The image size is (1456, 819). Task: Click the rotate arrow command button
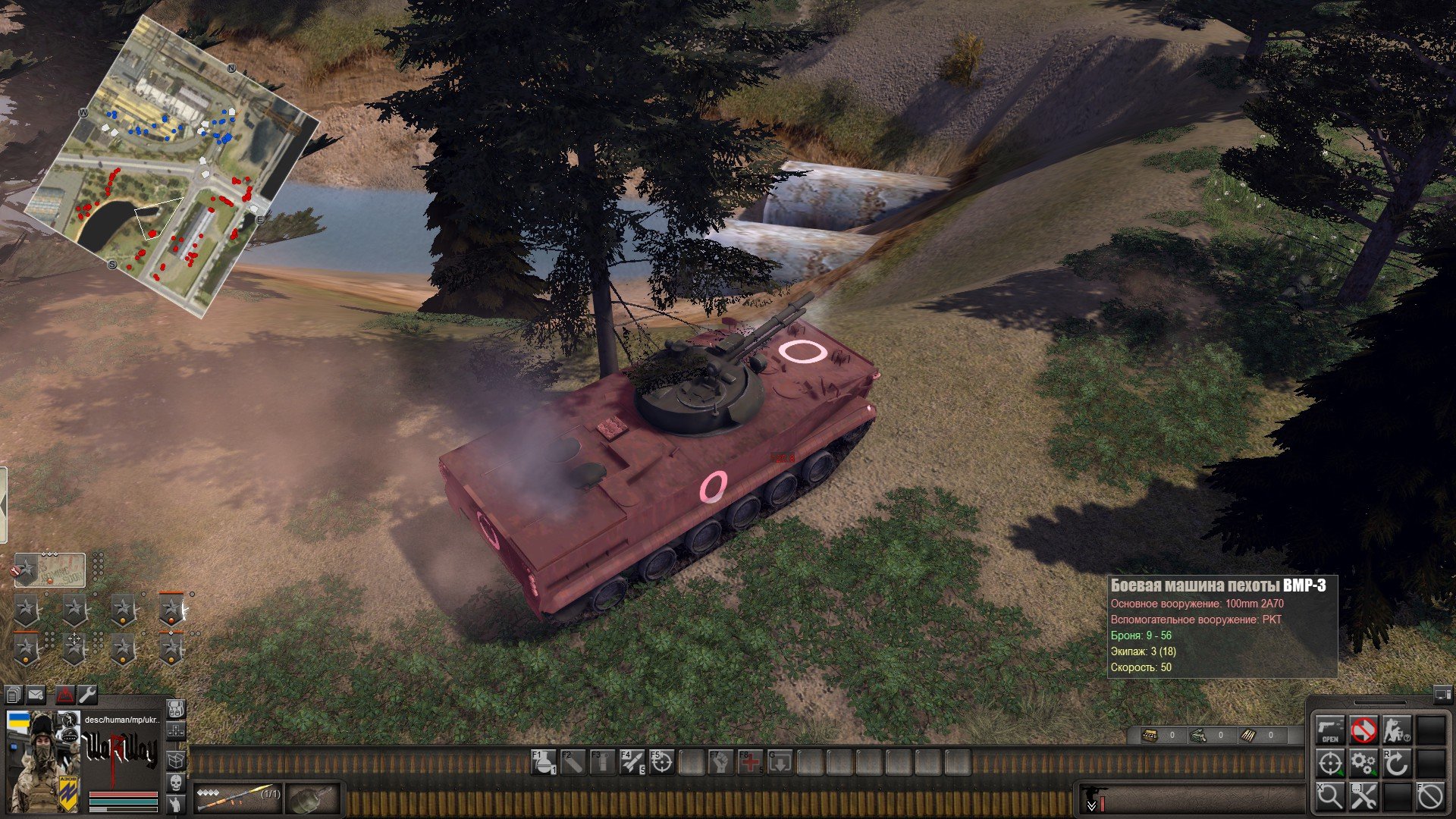(x=1396, y=763)
